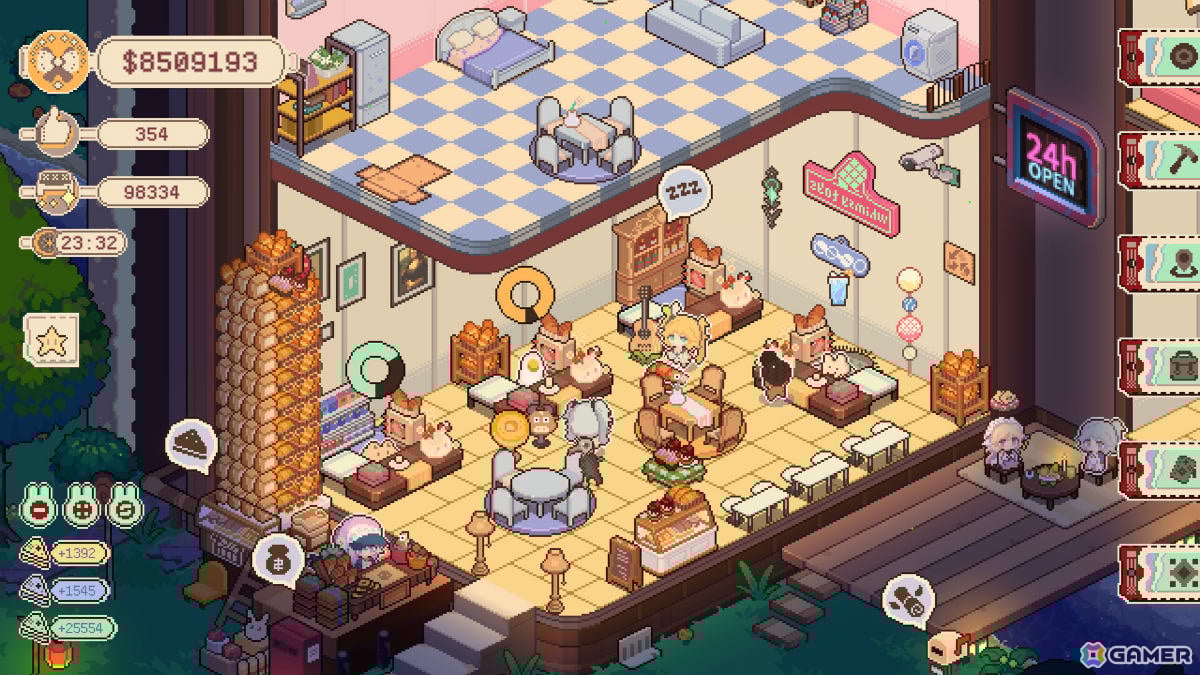Open the star card menu
1200x675 pixels.
pyautogui.click(x=52, y=339)
